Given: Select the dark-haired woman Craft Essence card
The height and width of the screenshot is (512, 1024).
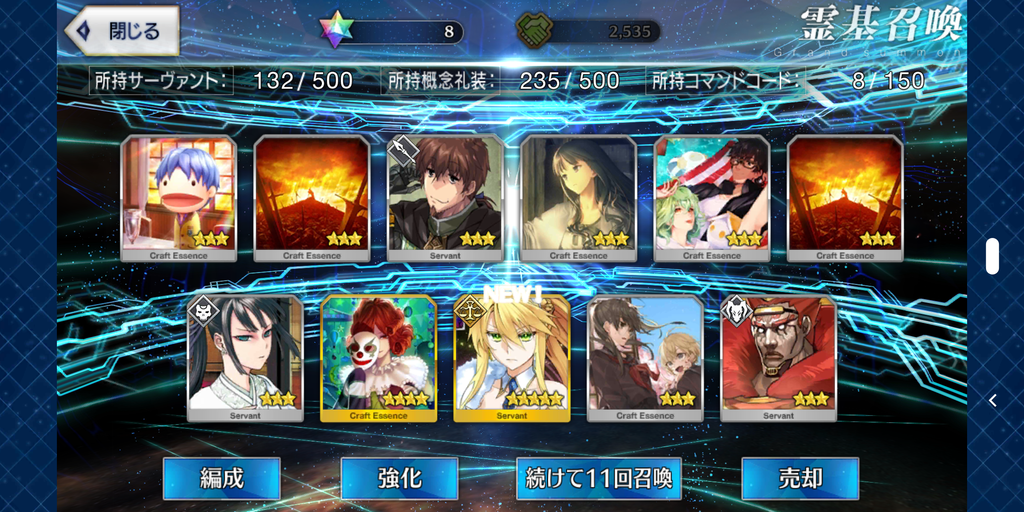Looking at the screenshot, I should point(578,198).
